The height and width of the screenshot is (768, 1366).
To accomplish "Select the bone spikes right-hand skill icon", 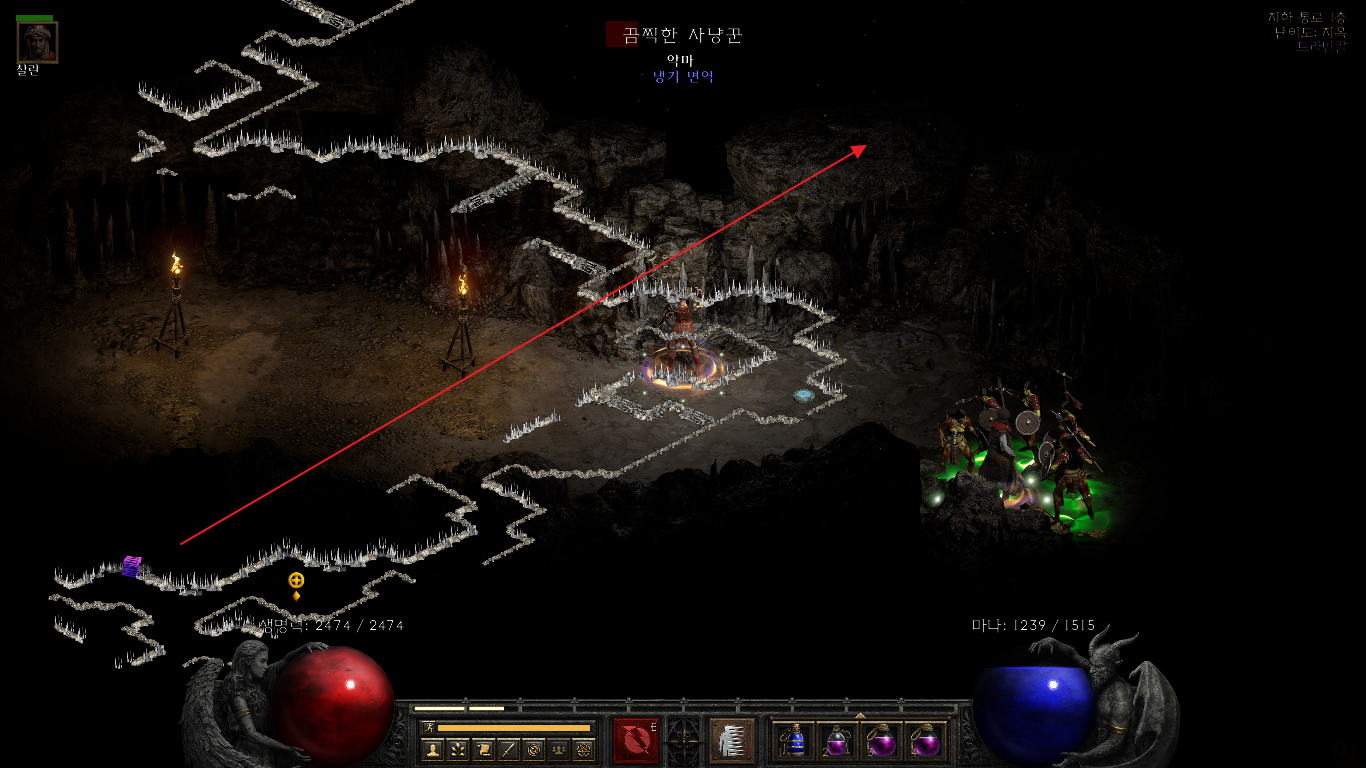I will [732, 740].
